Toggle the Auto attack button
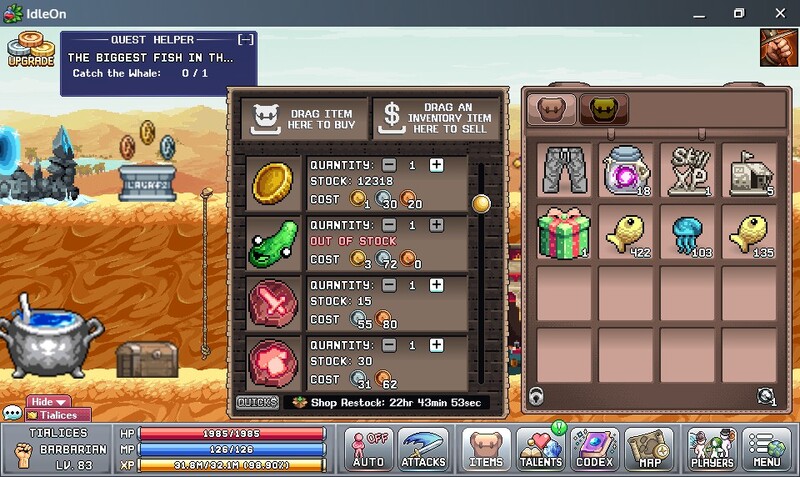Viewport: 800px width, 477px height. (x=368, y=449)
